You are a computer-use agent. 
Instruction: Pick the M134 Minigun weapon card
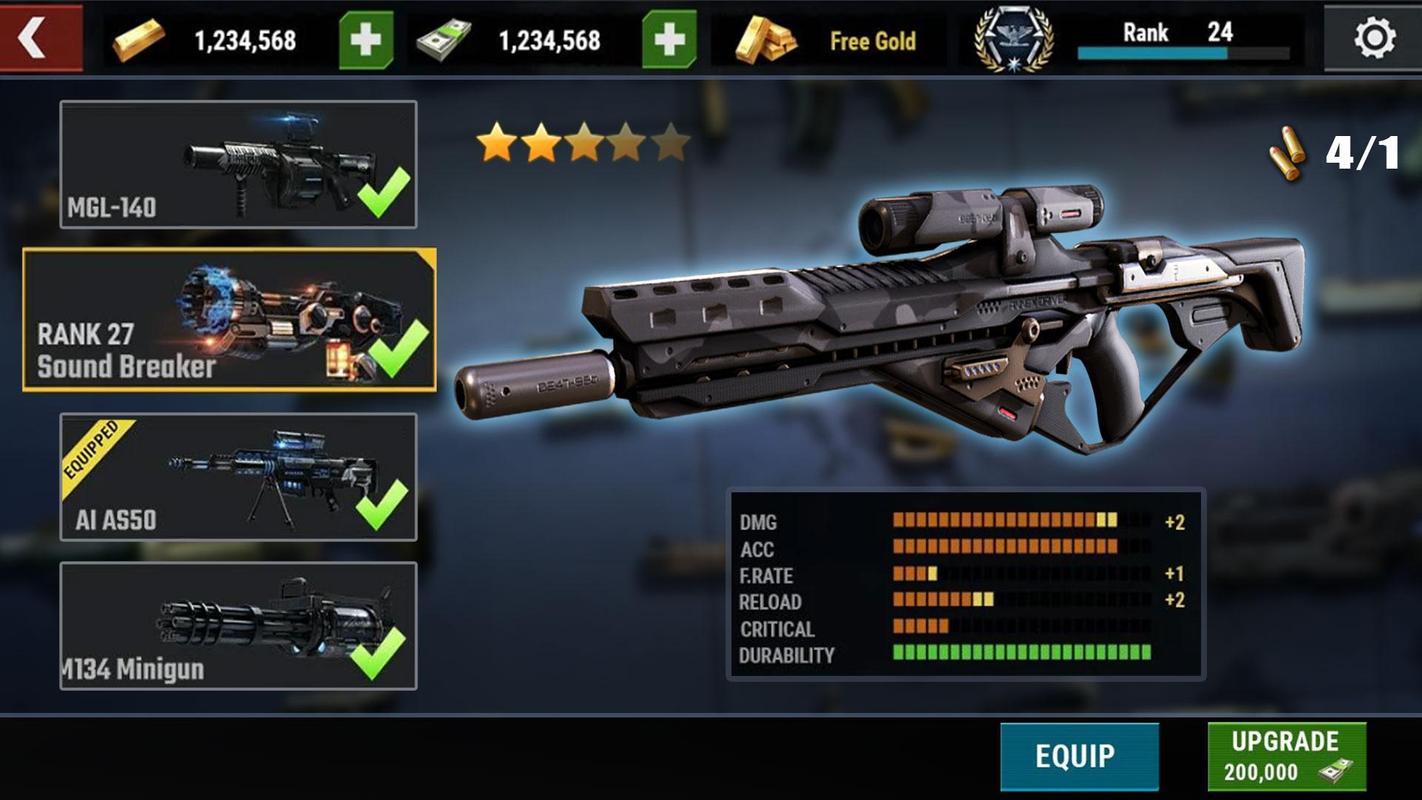coord(238,626)
